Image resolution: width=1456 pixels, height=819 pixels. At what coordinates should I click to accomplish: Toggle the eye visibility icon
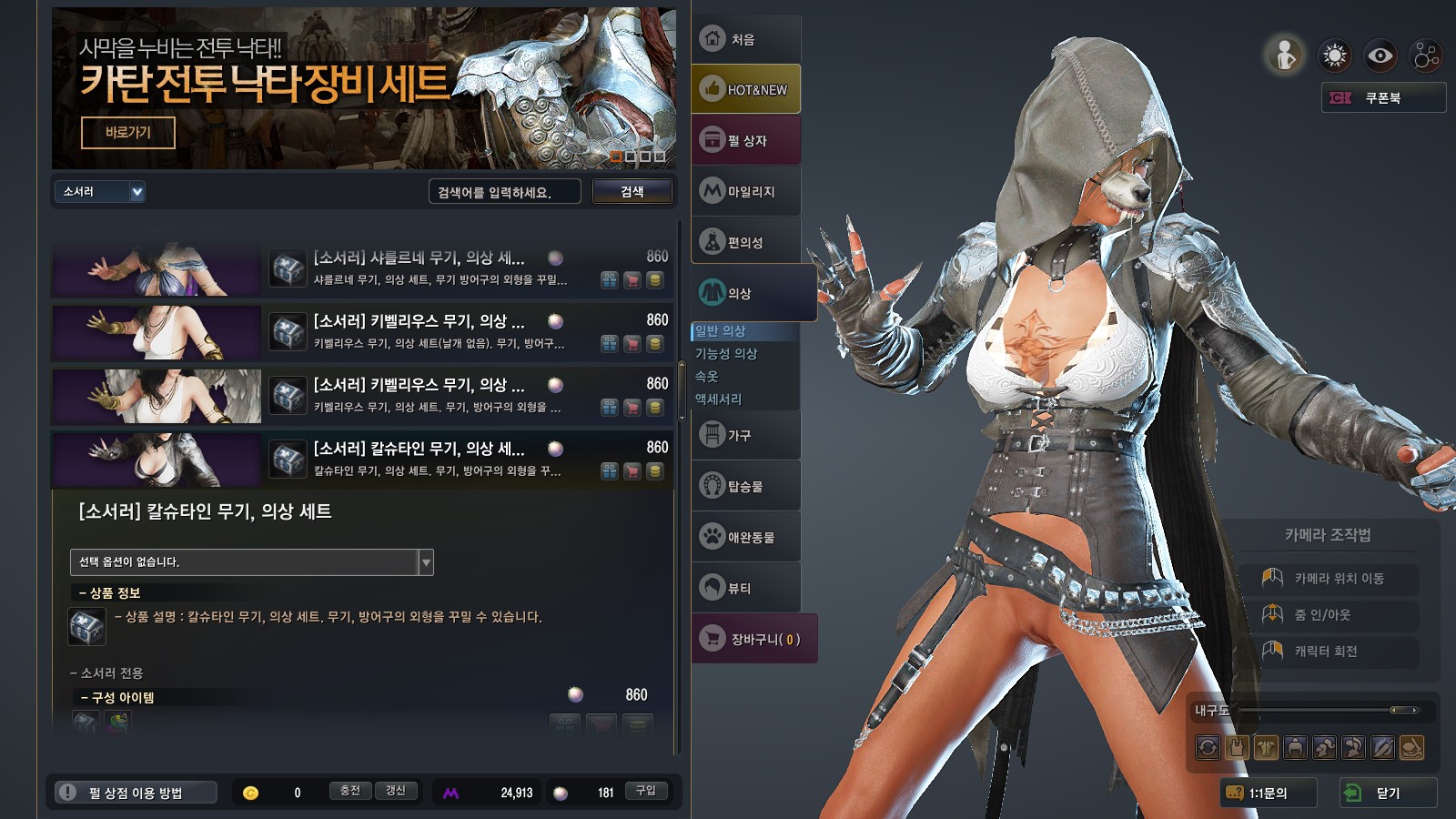[x=1380, y=56]
